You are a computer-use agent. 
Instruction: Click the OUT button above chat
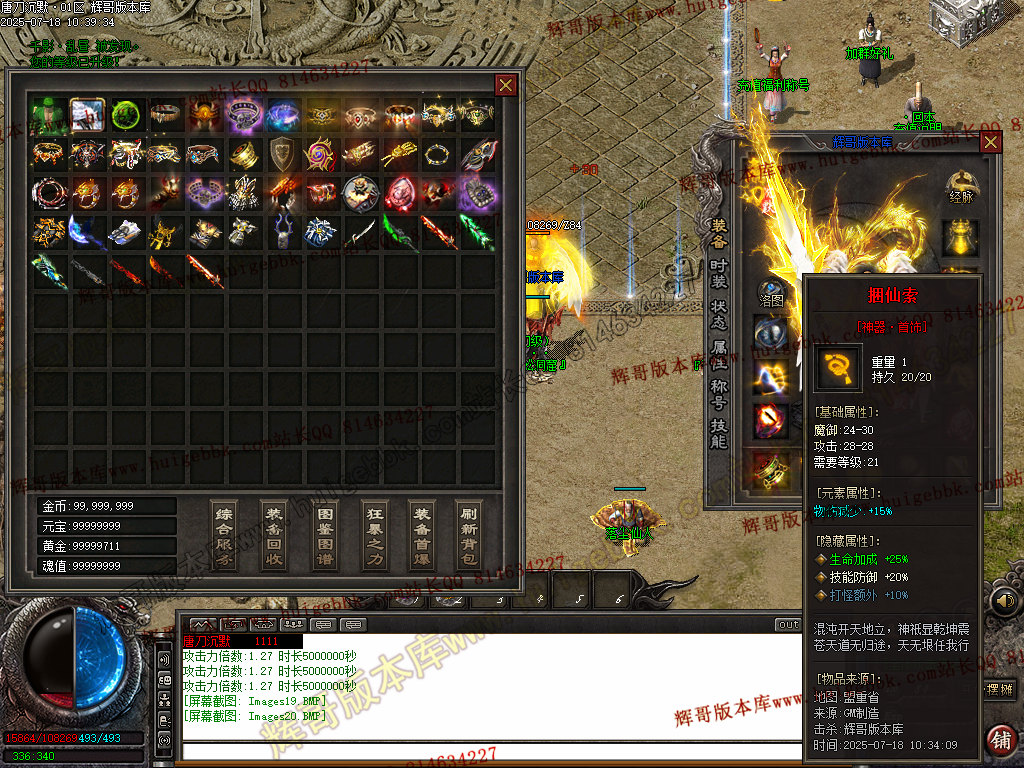pyautogui.click(x=788, y=625)
